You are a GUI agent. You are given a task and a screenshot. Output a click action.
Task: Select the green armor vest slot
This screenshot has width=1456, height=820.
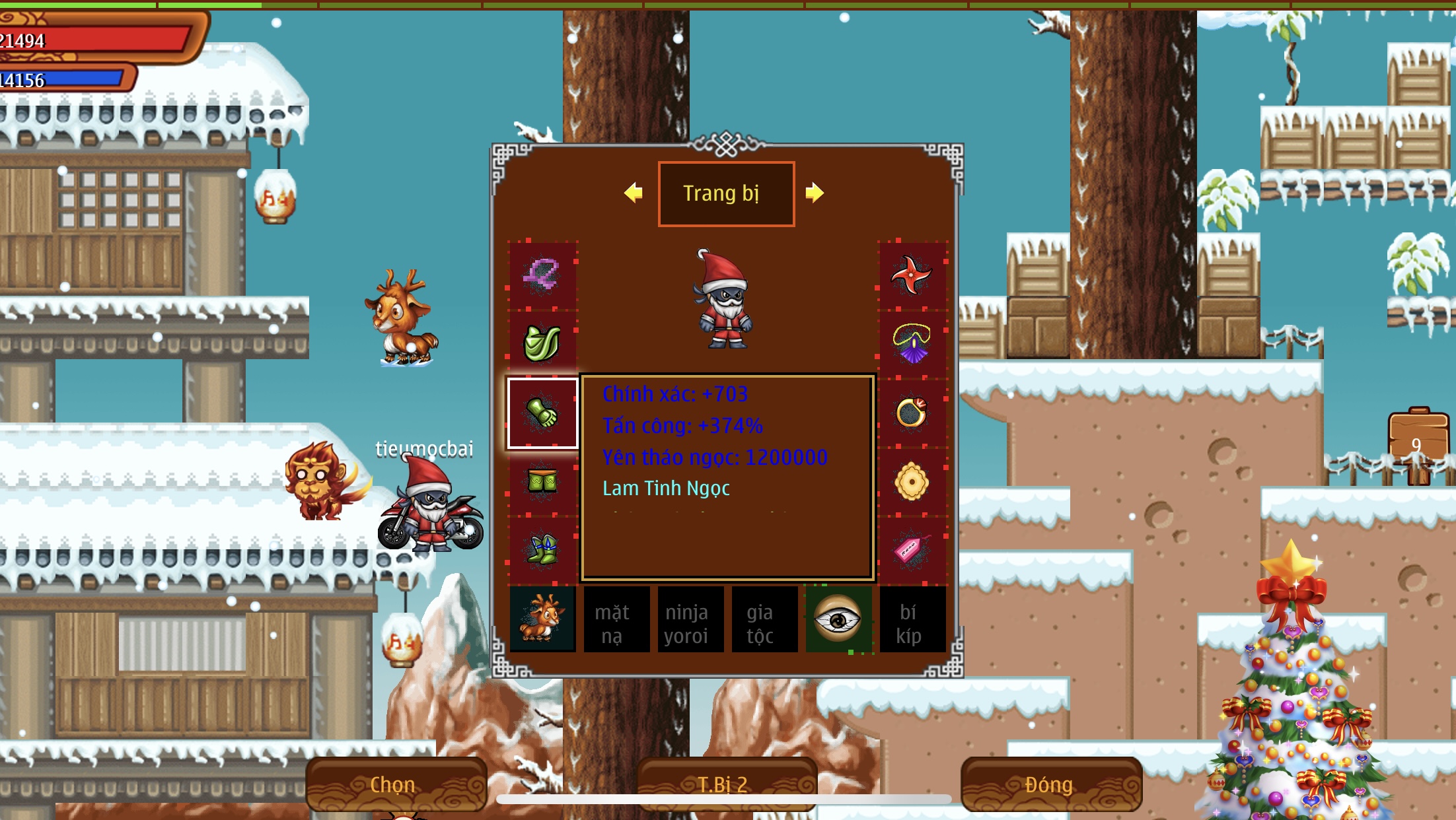pos(542,343)
